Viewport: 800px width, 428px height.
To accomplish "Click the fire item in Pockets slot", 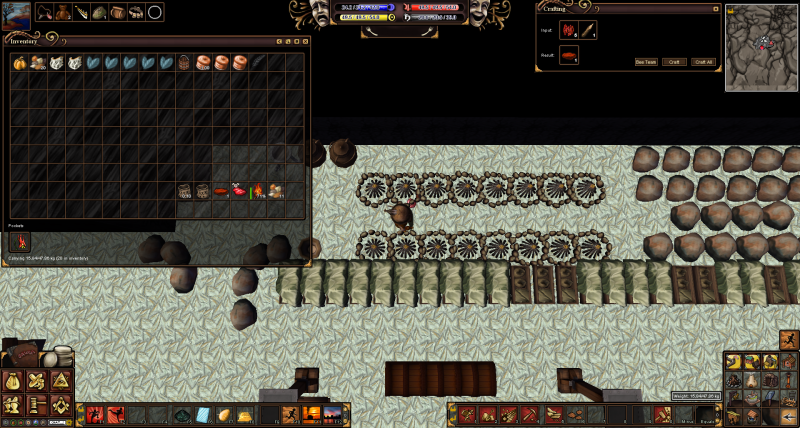I will pos(19,241).
